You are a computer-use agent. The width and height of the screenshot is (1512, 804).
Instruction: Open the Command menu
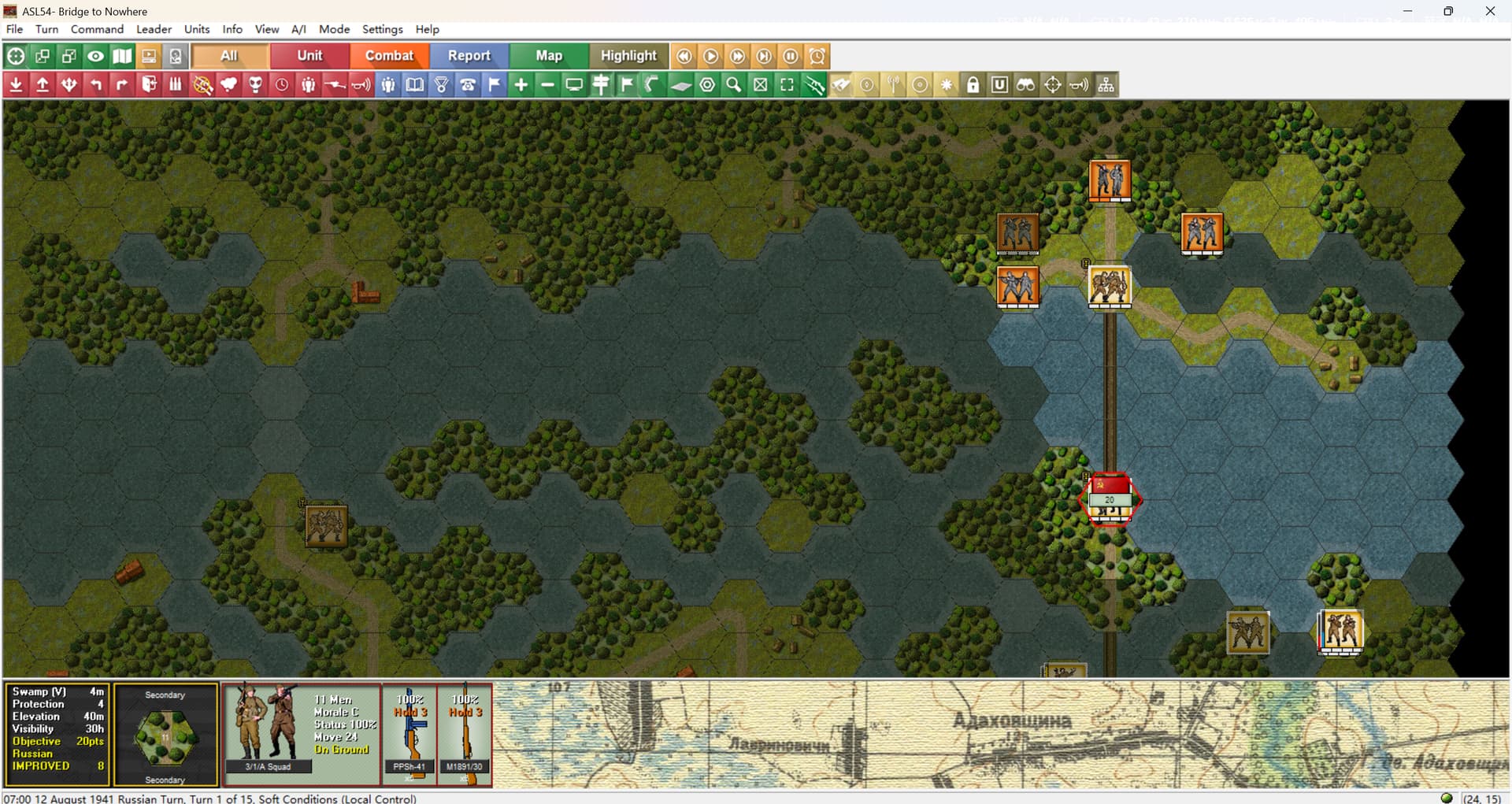97,29
